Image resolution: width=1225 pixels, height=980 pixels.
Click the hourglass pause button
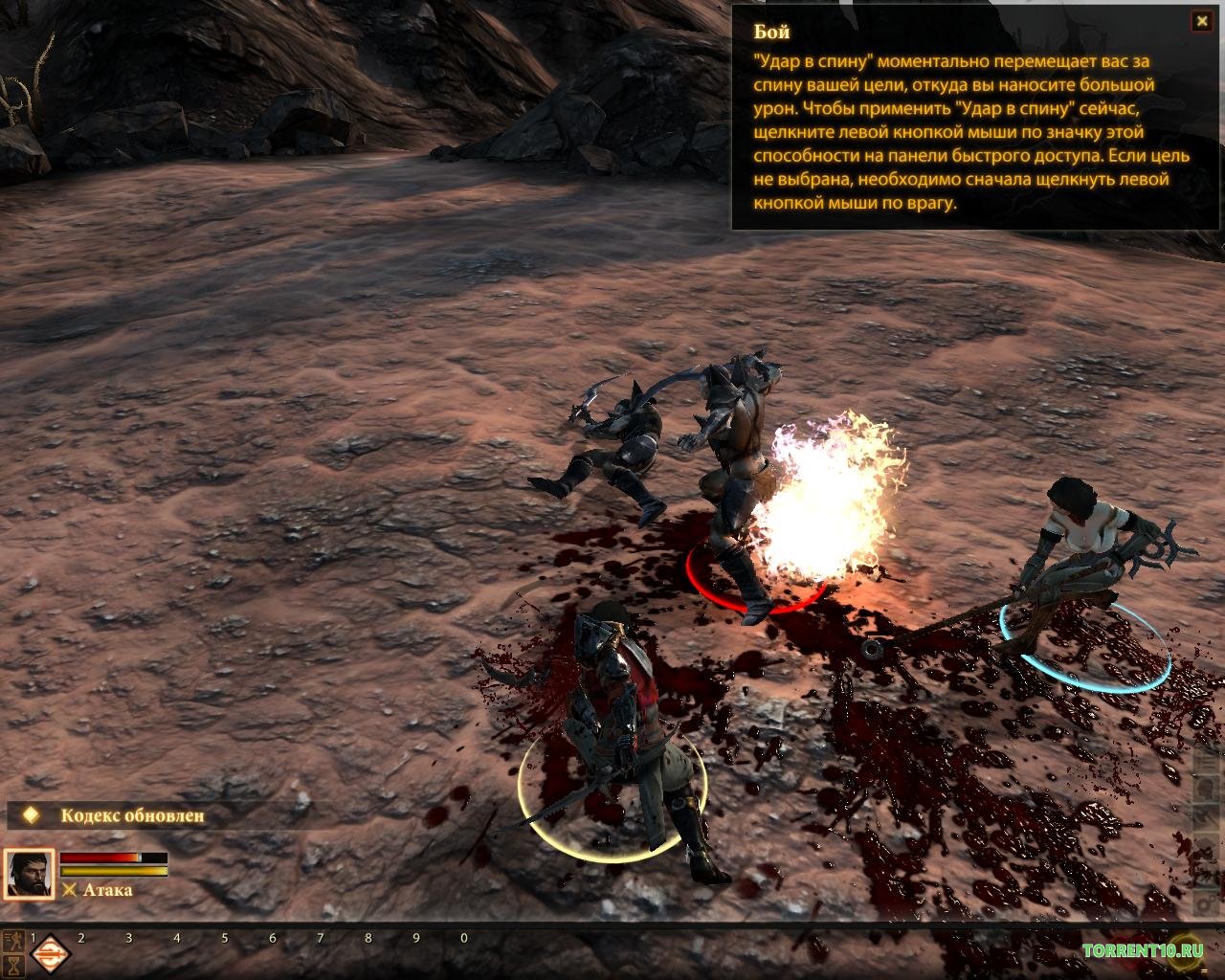(13, 965)
